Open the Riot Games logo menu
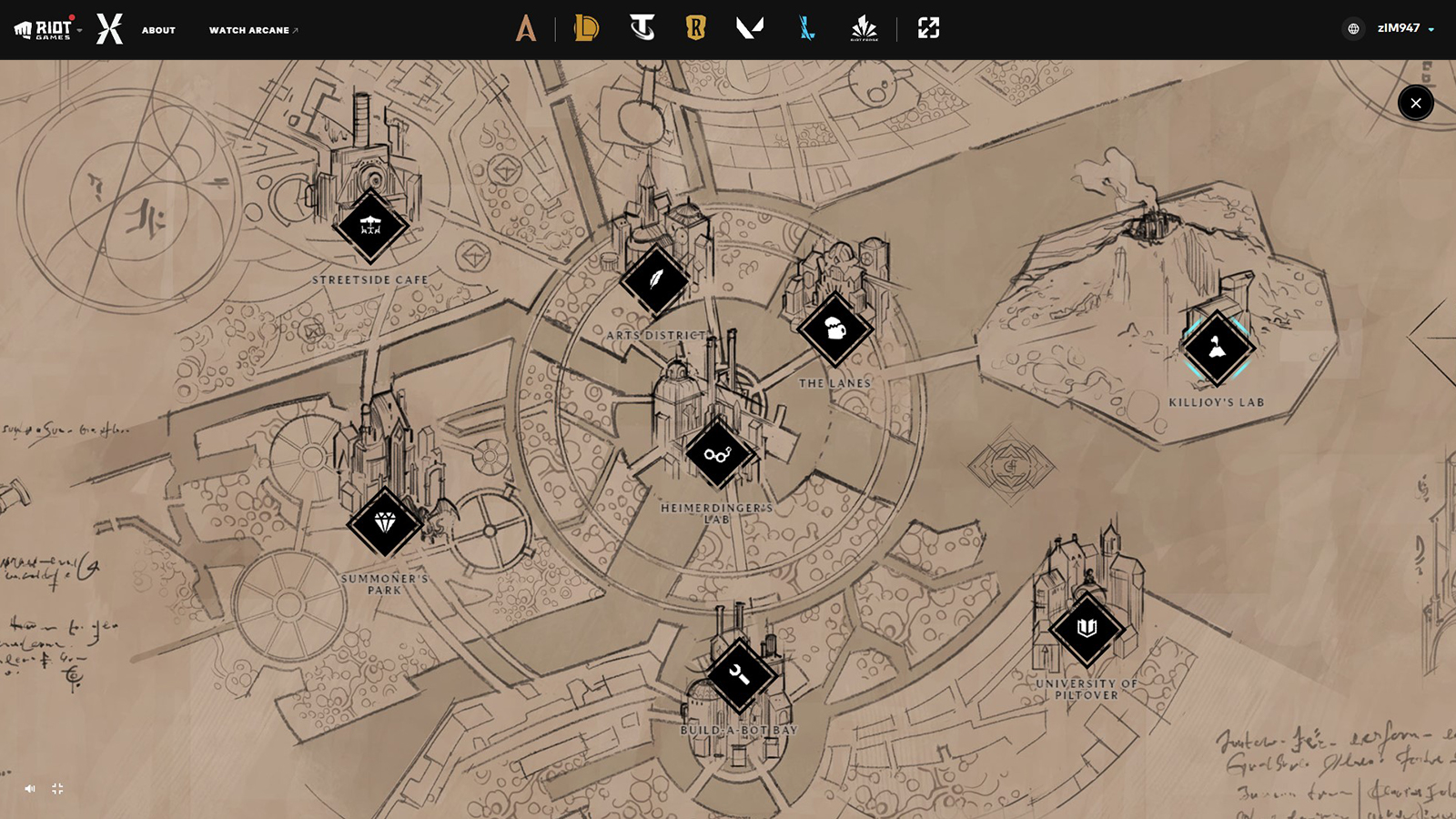This screenshot has width=1456, height=819. pos(47,29)
